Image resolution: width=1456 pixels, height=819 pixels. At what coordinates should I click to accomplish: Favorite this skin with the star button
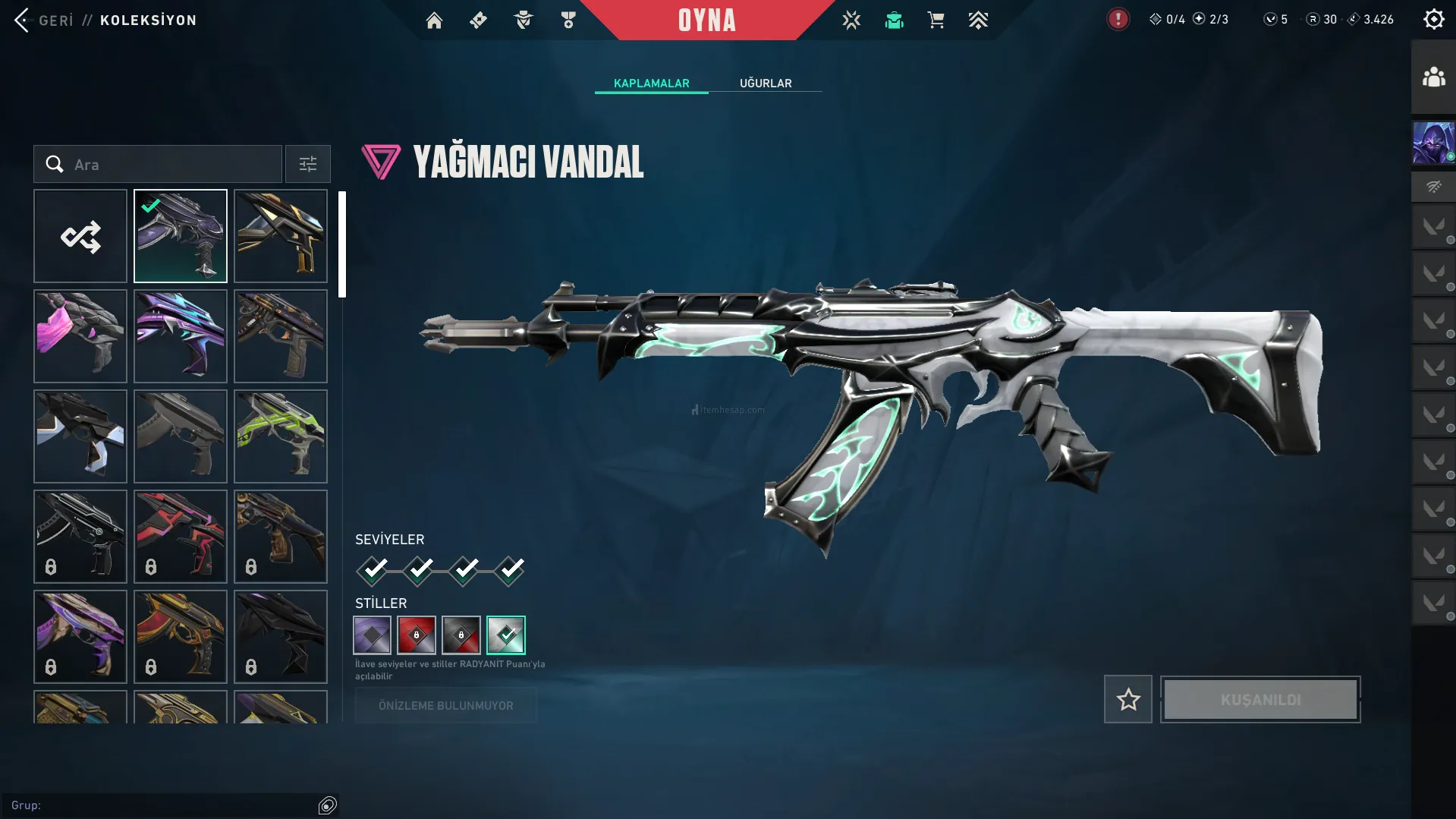[x=1127, y=699]
